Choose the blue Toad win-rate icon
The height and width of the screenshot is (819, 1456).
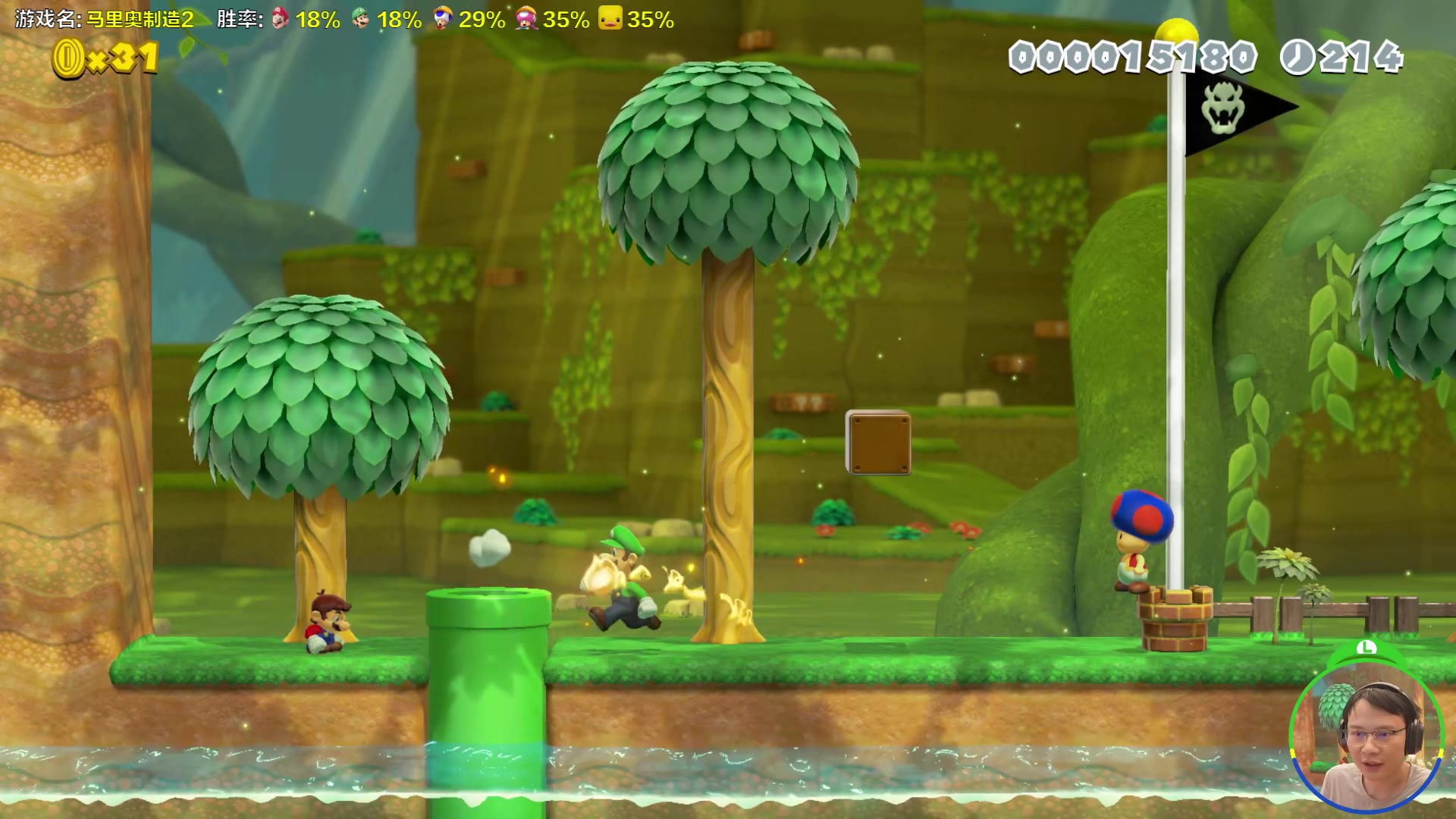[x=442, y=18]
